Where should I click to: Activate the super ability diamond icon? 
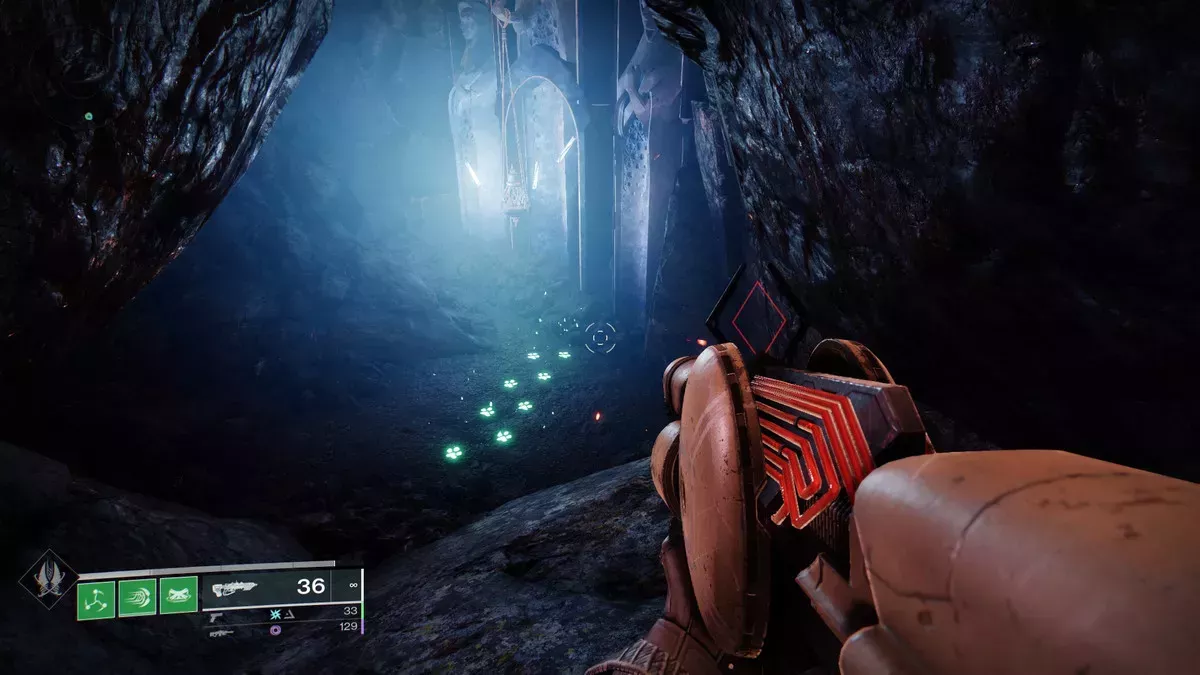coord(47,581)
